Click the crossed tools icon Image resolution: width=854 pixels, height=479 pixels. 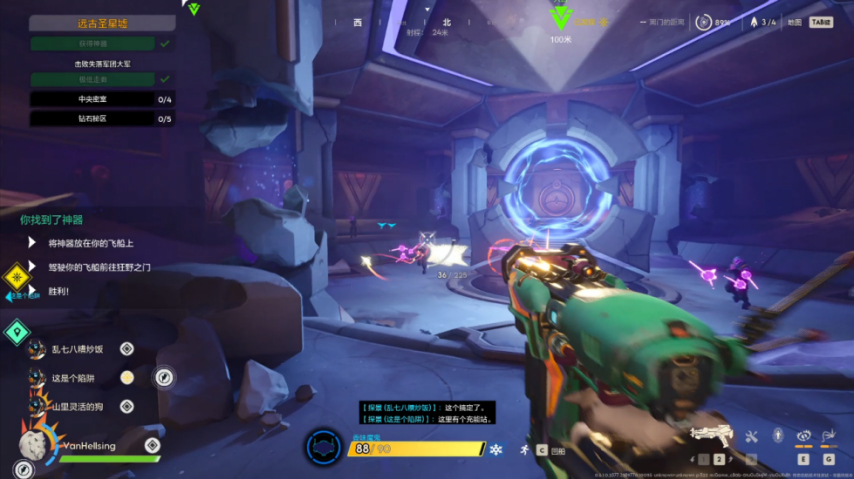(x=752, y=436)
